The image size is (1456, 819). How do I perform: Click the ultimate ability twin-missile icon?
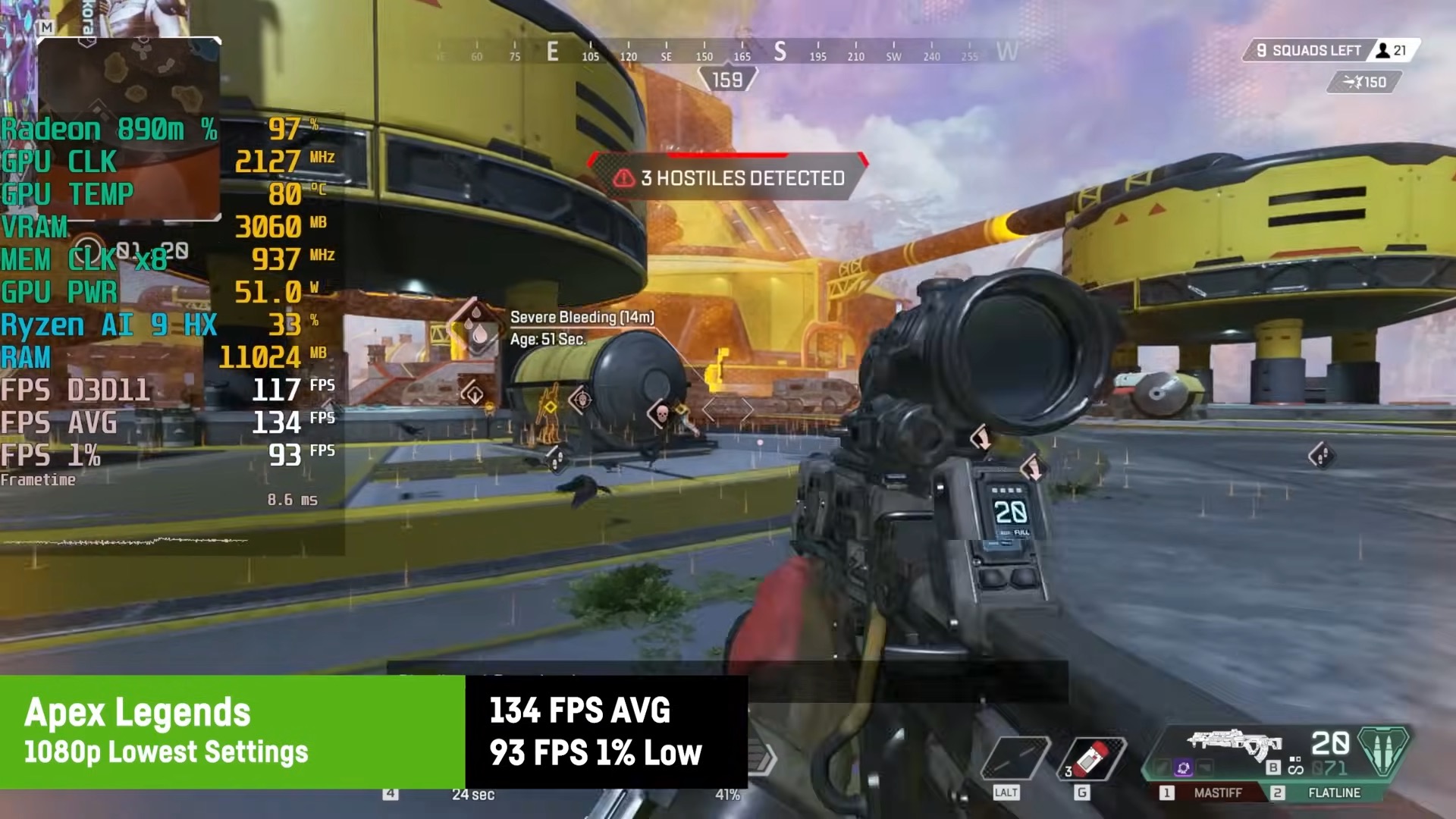1382,751
